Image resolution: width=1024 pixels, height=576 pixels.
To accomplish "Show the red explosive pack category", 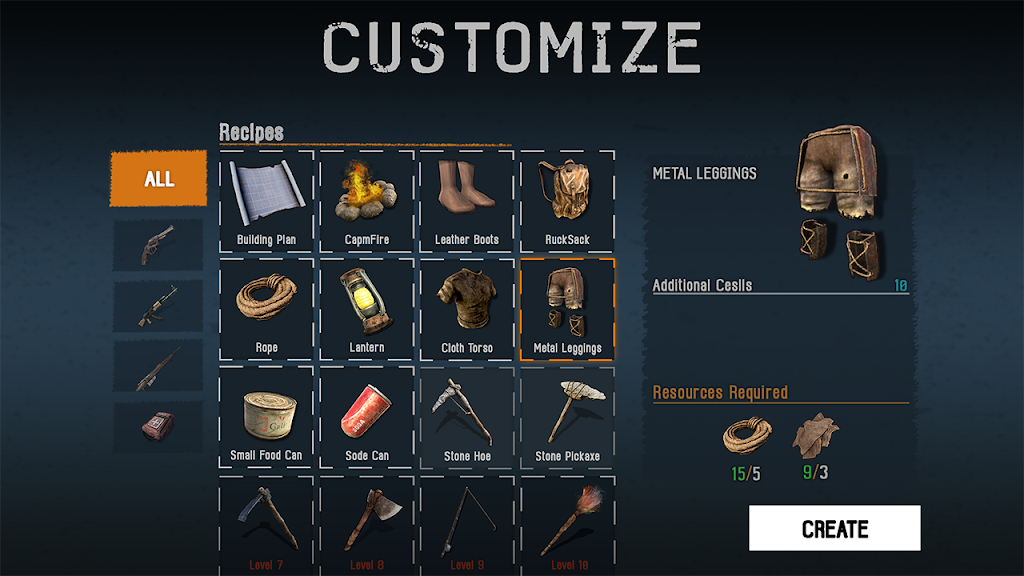I will [x=158, y=428].
